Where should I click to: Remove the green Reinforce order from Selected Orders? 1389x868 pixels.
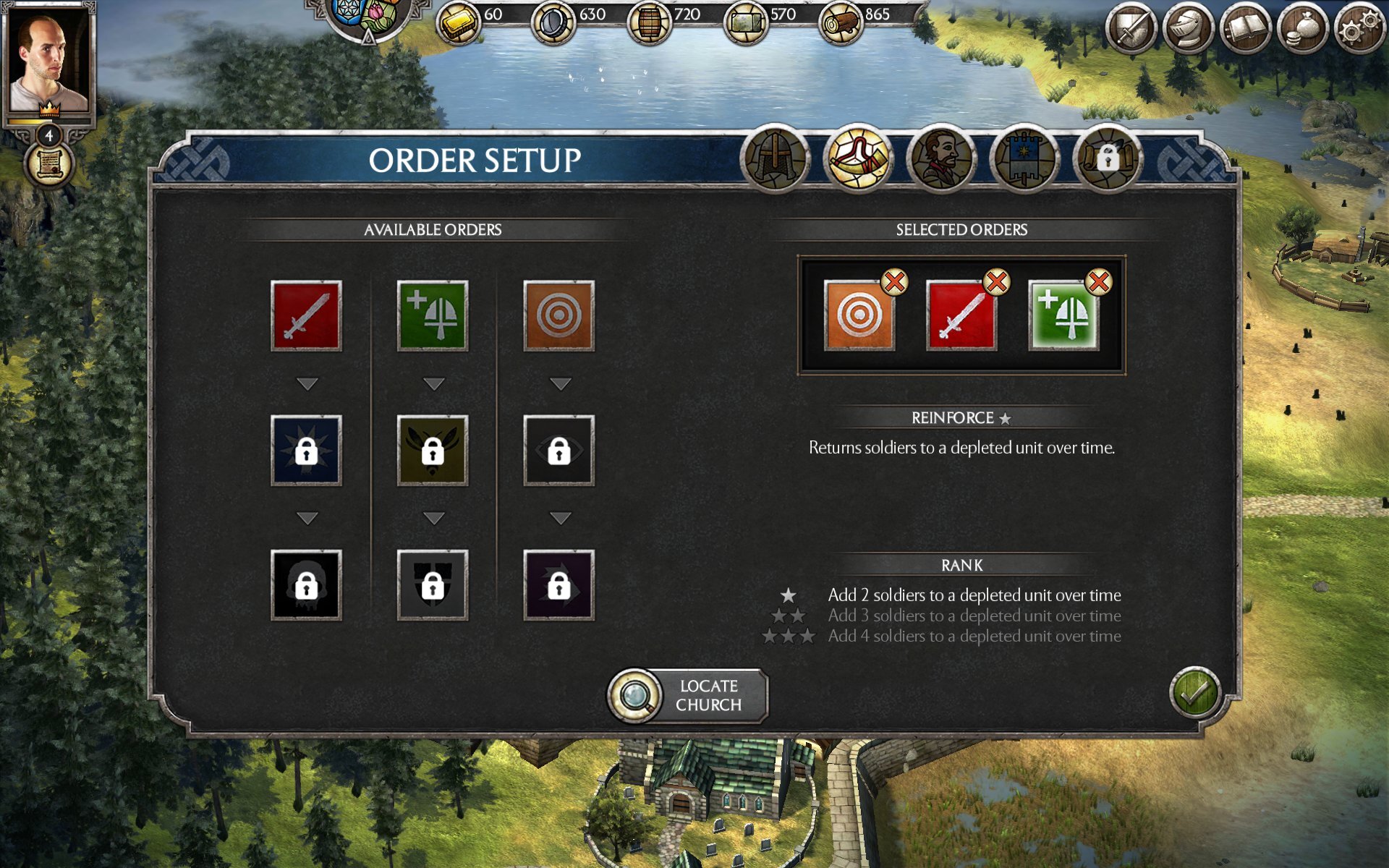coord(1098,284)
